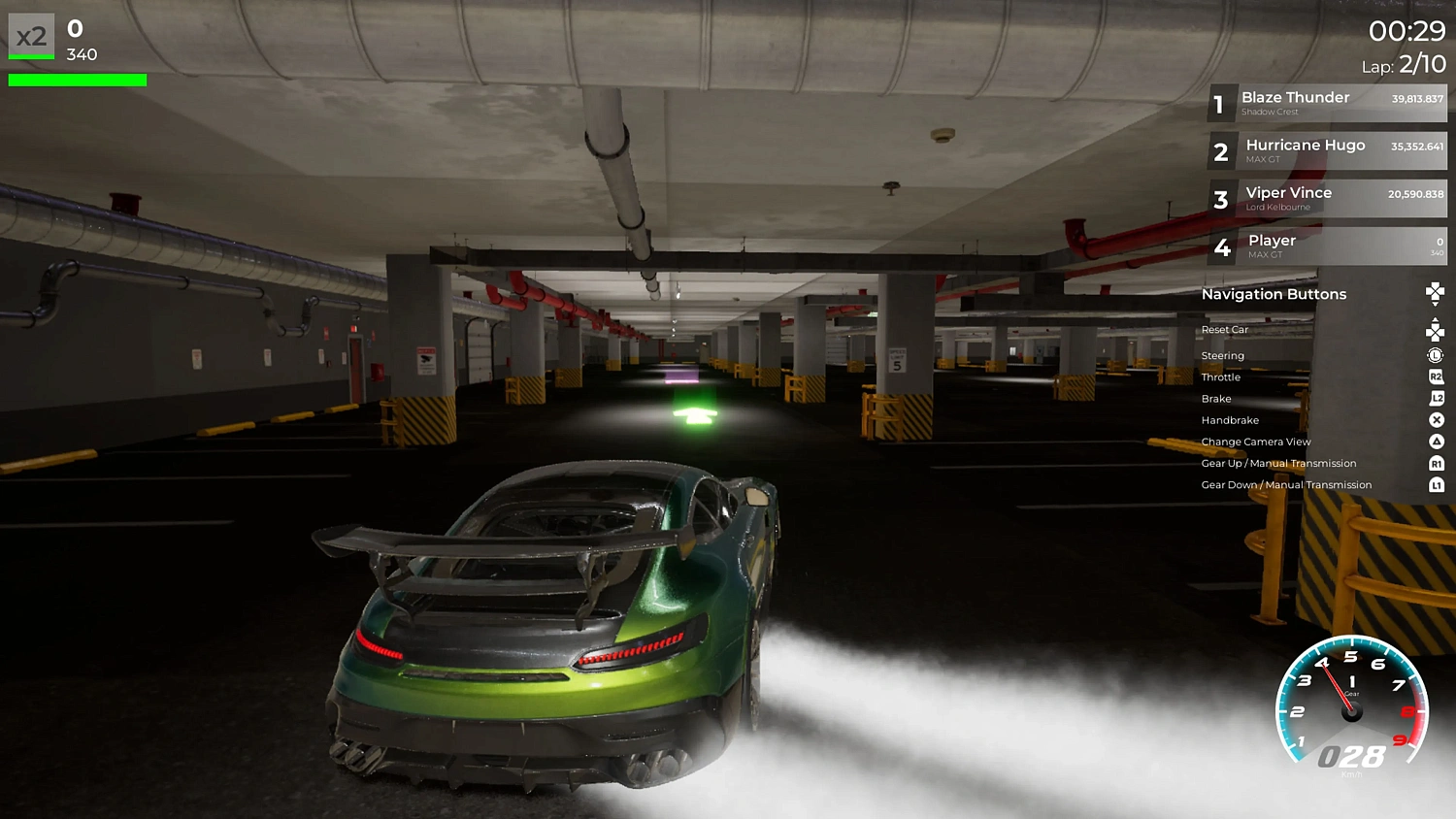Click the L1 icon beside Gear Down
Screen dimensions: 1456x819
1435,484
